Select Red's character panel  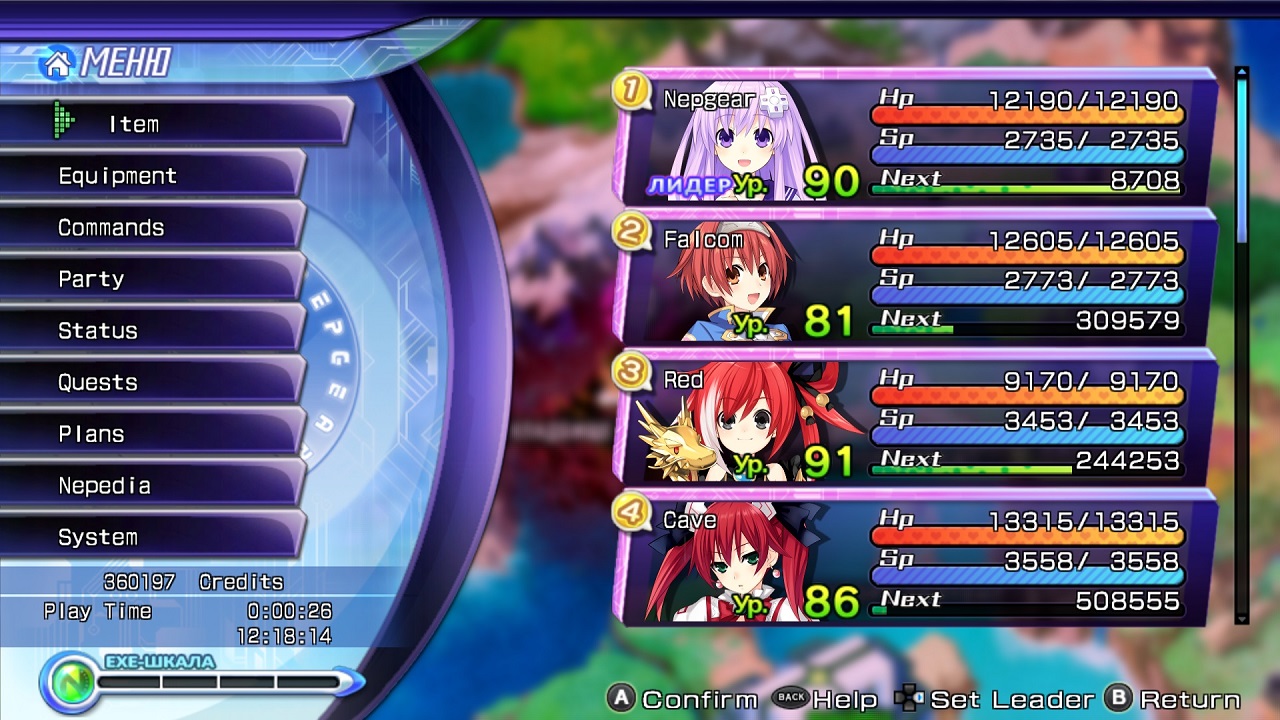pos(915,418)
